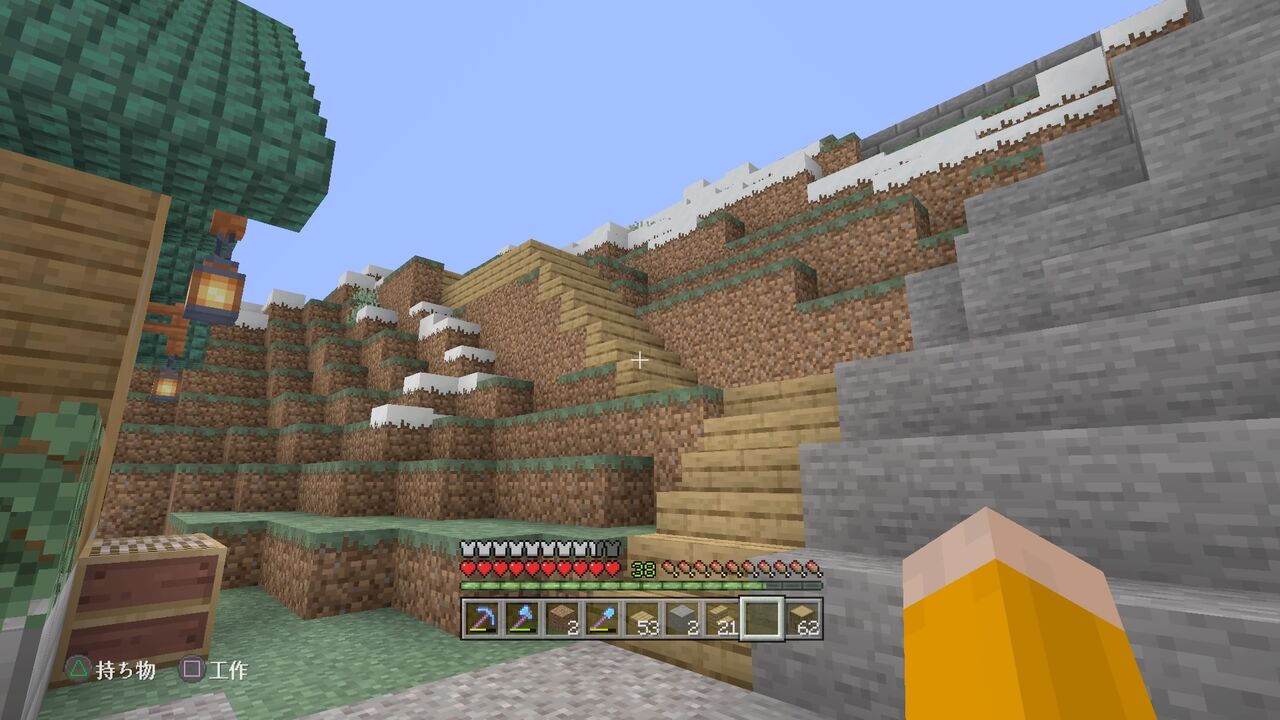The height and width of the screenshot is (720, 1280).
Task: Click the currently highlighted empty hotbar slot
Action: click(764, 616)
